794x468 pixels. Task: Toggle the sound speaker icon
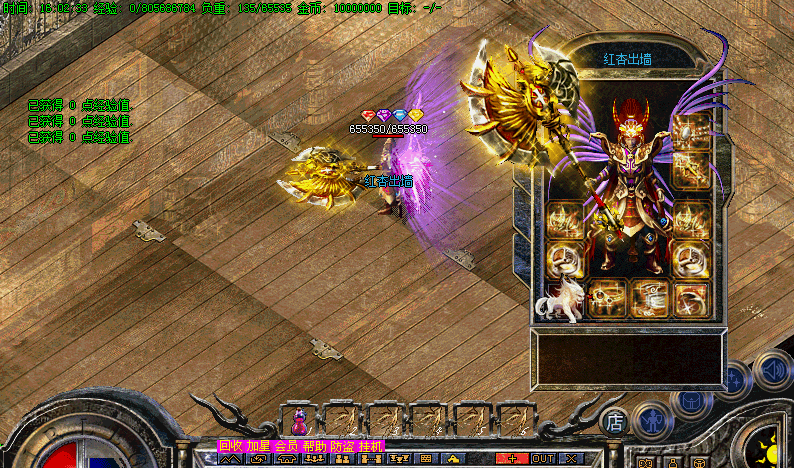pos(771,370)
